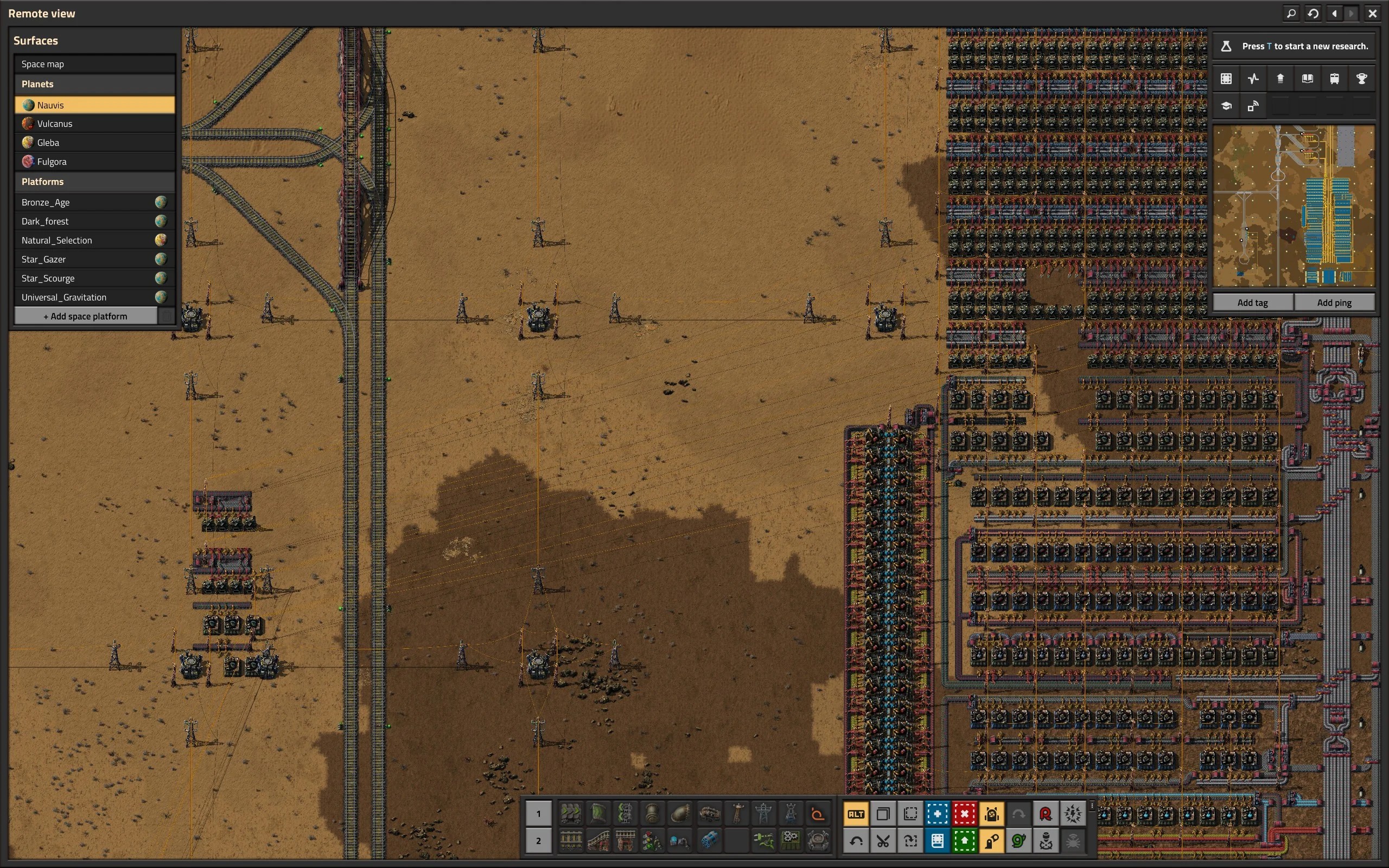Image resolution: width=1389 pixels, height=868 pixels.
Task: Switch to hotbar row 2
Action: 538,841
